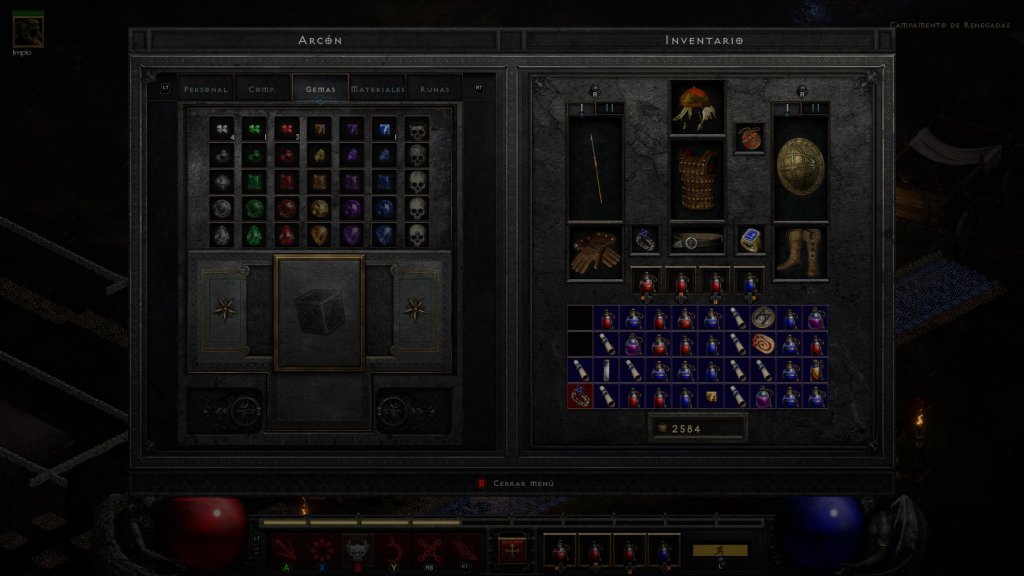This screenshot has height=576, width=1024.
Task: Select the amulet slot
Action: 749,137
